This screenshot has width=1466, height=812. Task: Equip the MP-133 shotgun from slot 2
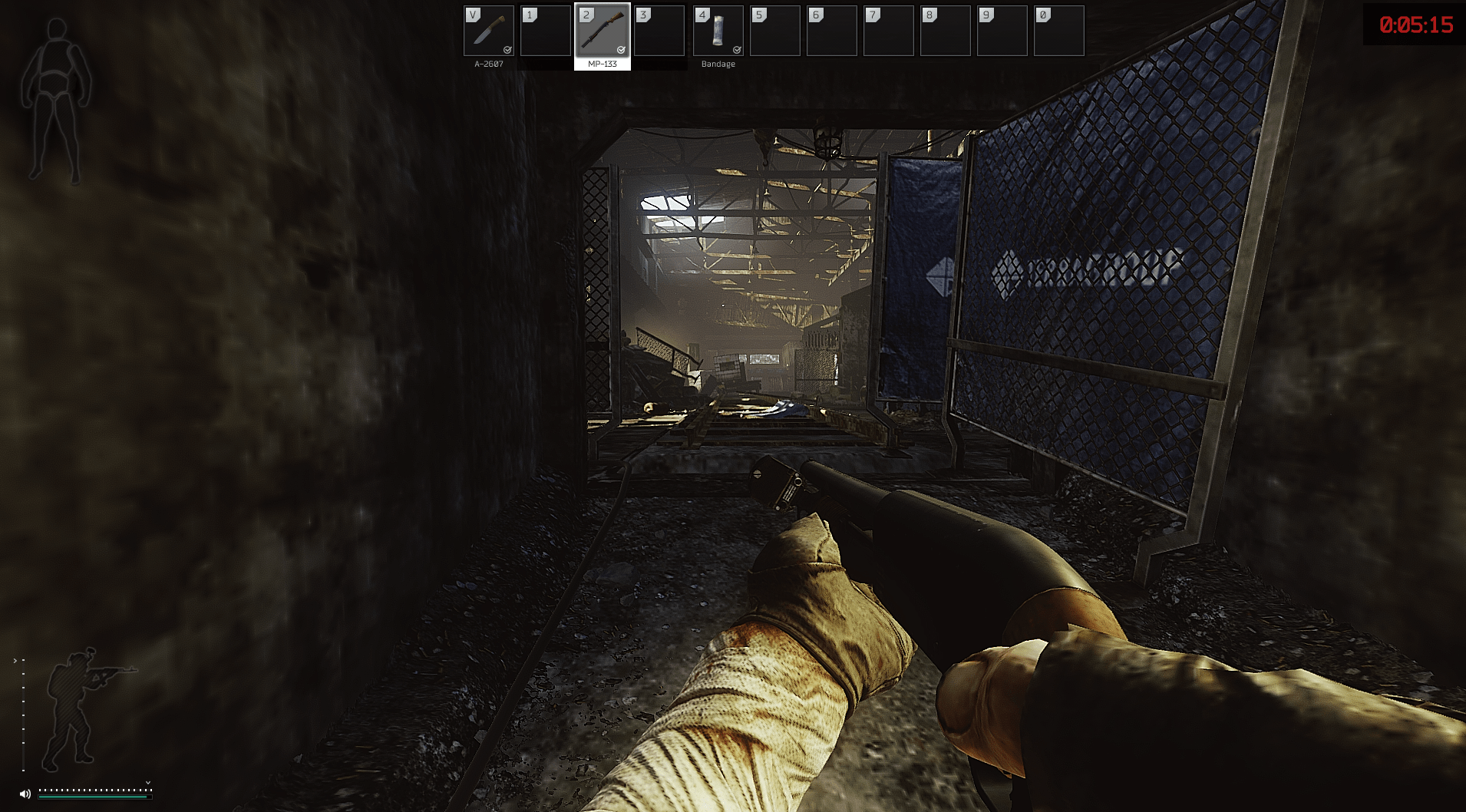(602, 32)
